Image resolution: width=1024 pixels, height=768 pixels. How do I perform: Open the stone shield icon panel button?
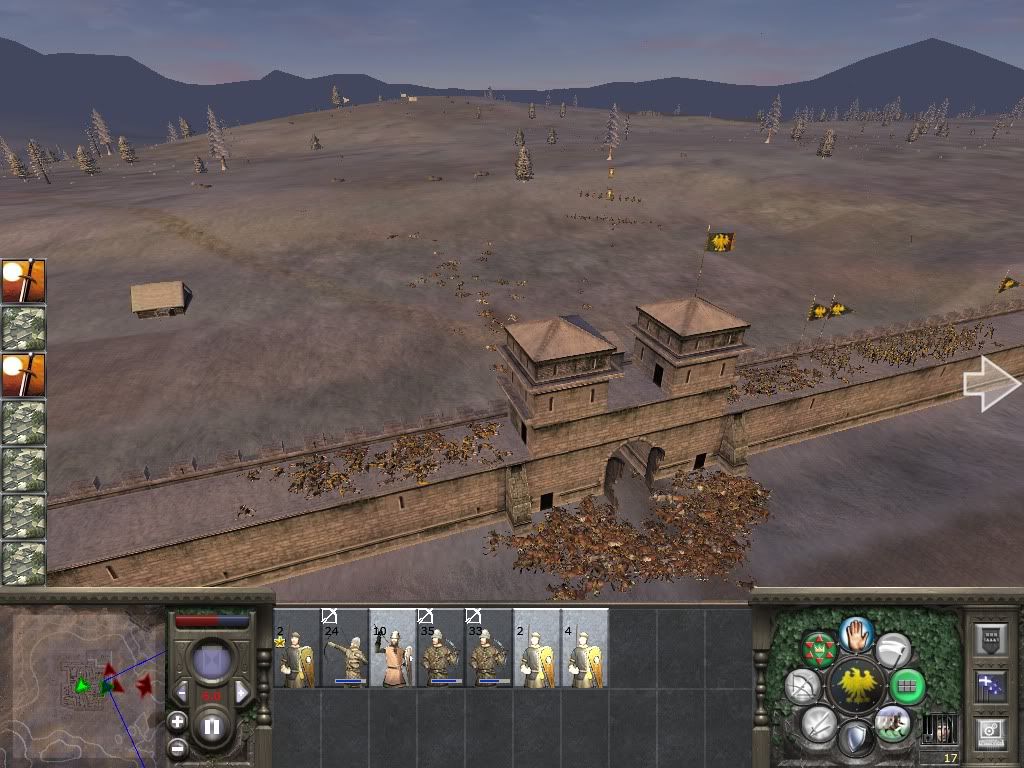pos(990,640)
